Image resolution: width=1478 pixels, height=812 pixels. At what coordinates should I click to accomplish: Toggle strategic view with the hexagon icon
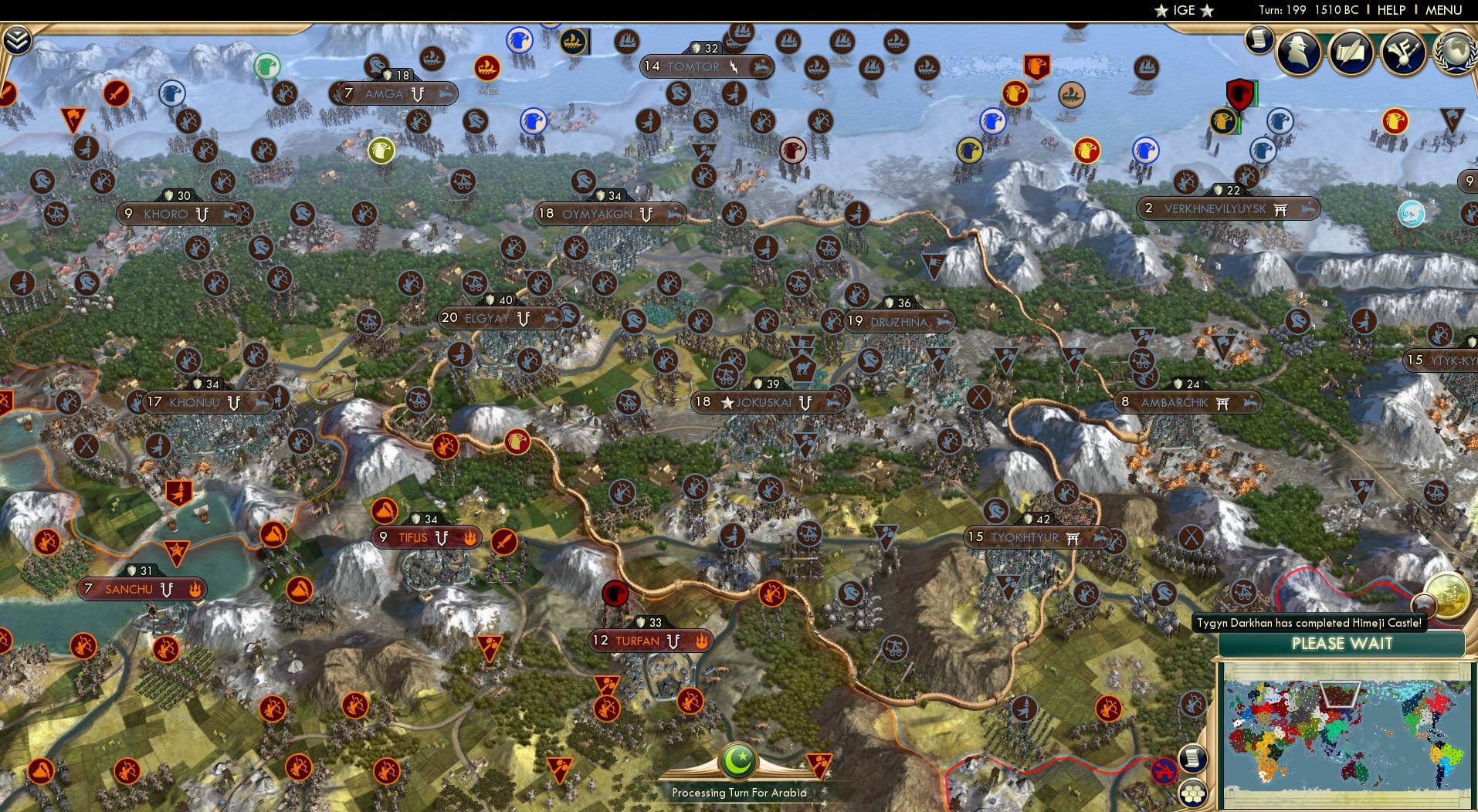1194,791
